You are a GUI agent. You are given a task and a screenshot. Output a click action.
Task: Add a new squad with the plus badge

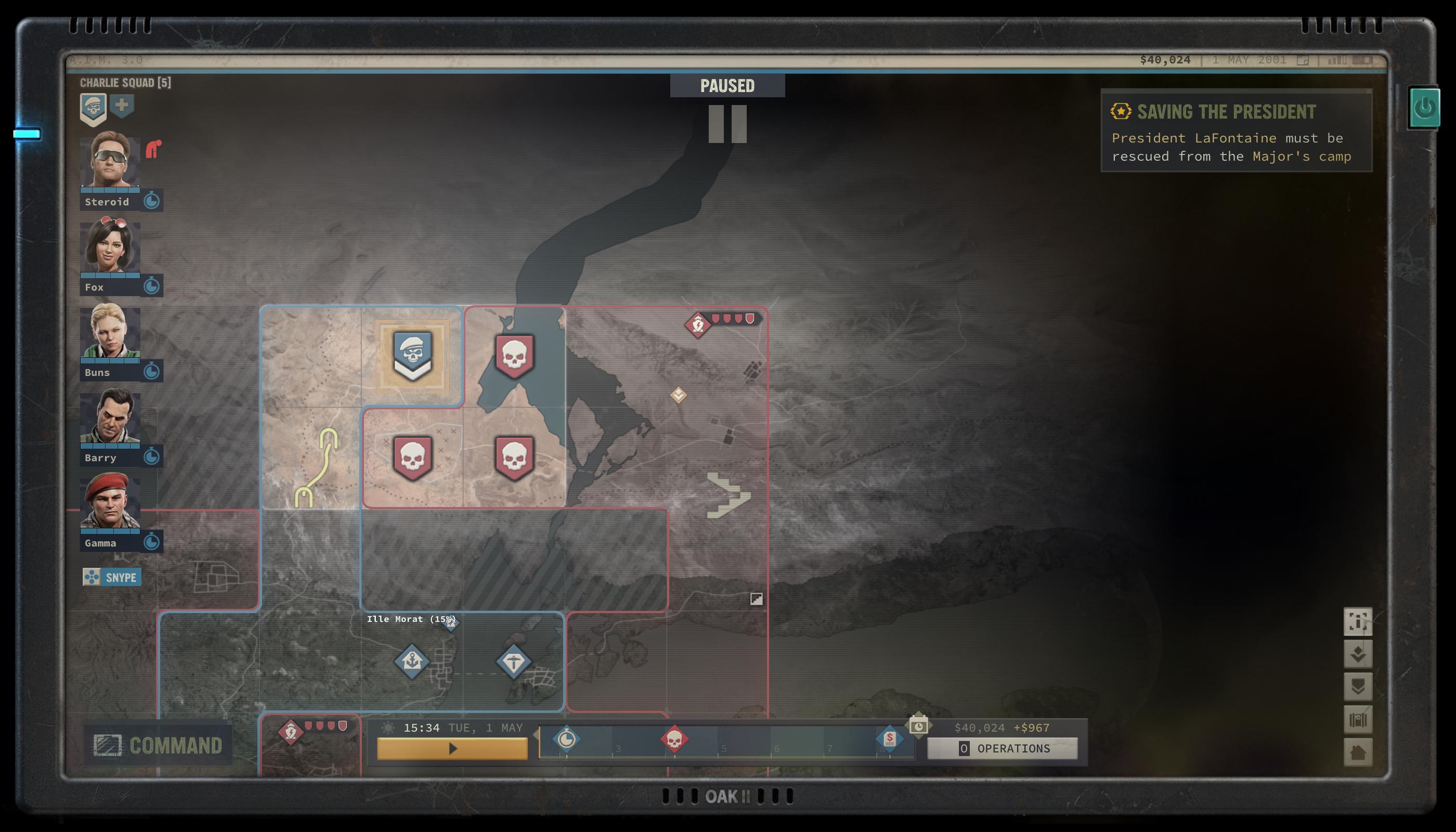(x=122, y=106)
